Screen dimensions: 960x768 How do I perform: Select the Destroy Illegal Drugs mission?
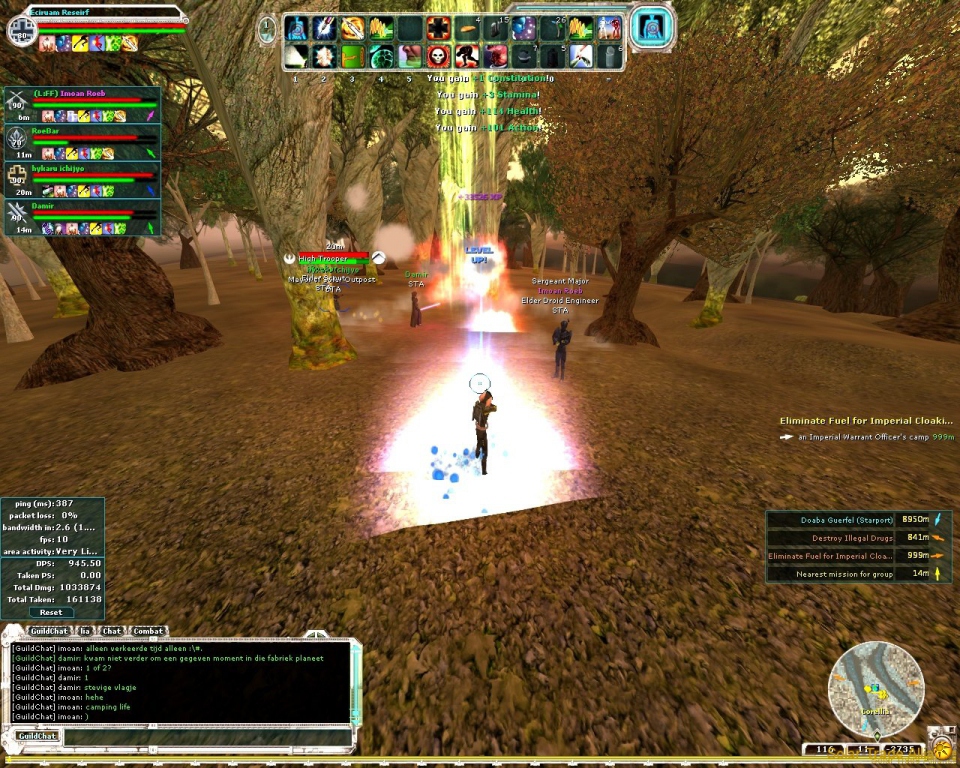[849, 538]
